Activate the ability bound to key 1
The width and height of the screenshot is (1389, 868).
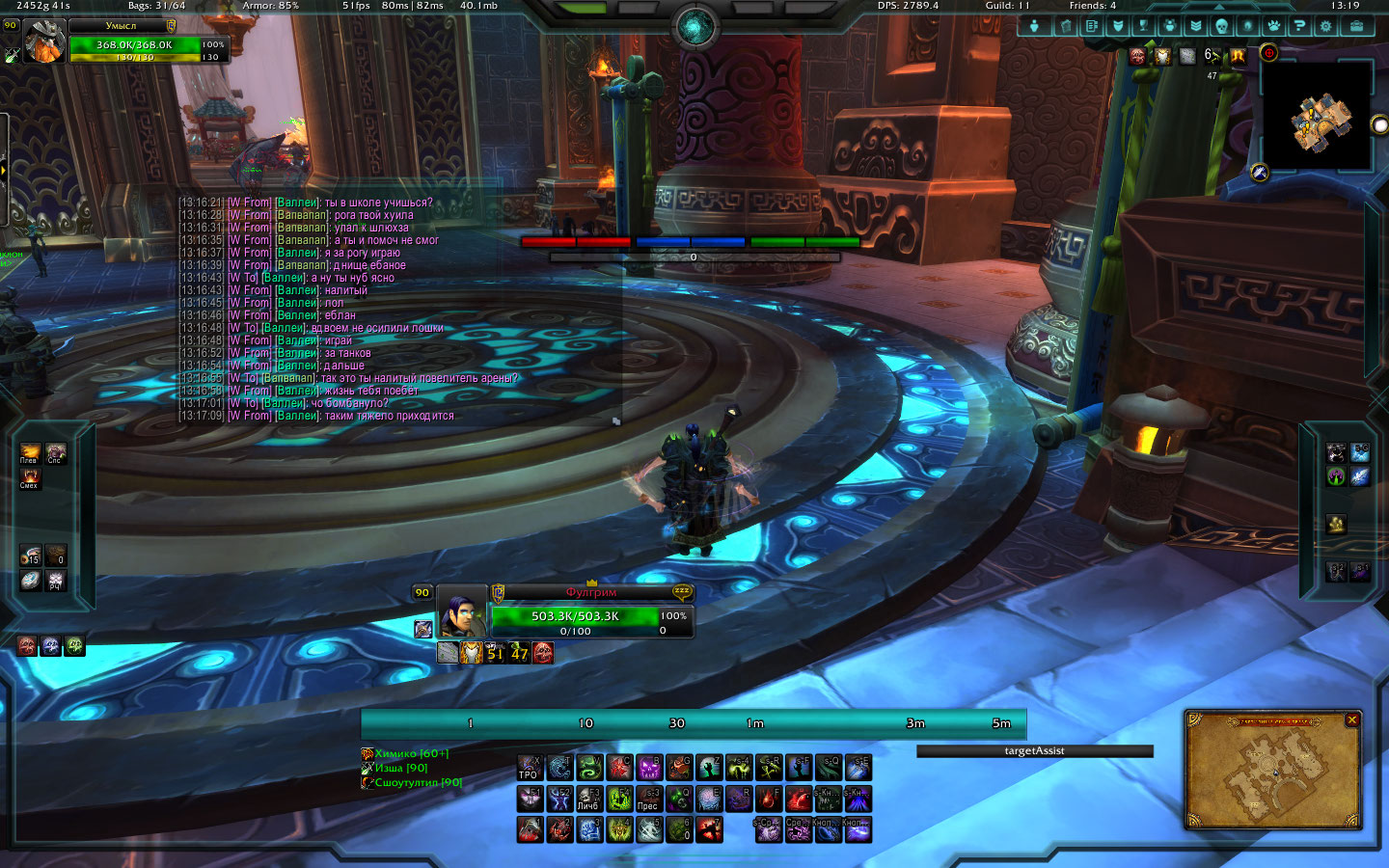530,829
